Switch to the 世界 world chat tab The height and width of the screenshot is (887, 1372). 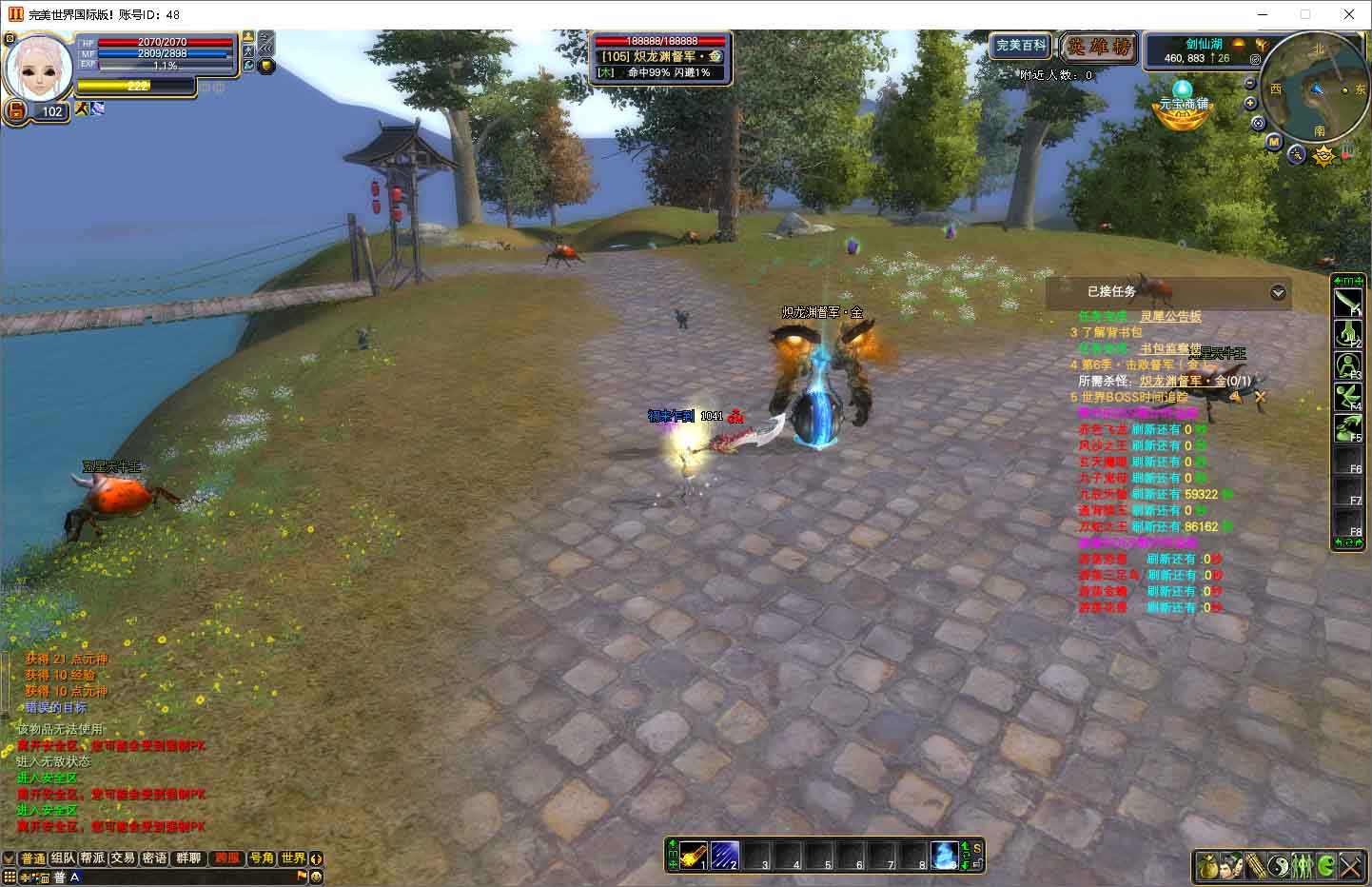coord(293,858)
